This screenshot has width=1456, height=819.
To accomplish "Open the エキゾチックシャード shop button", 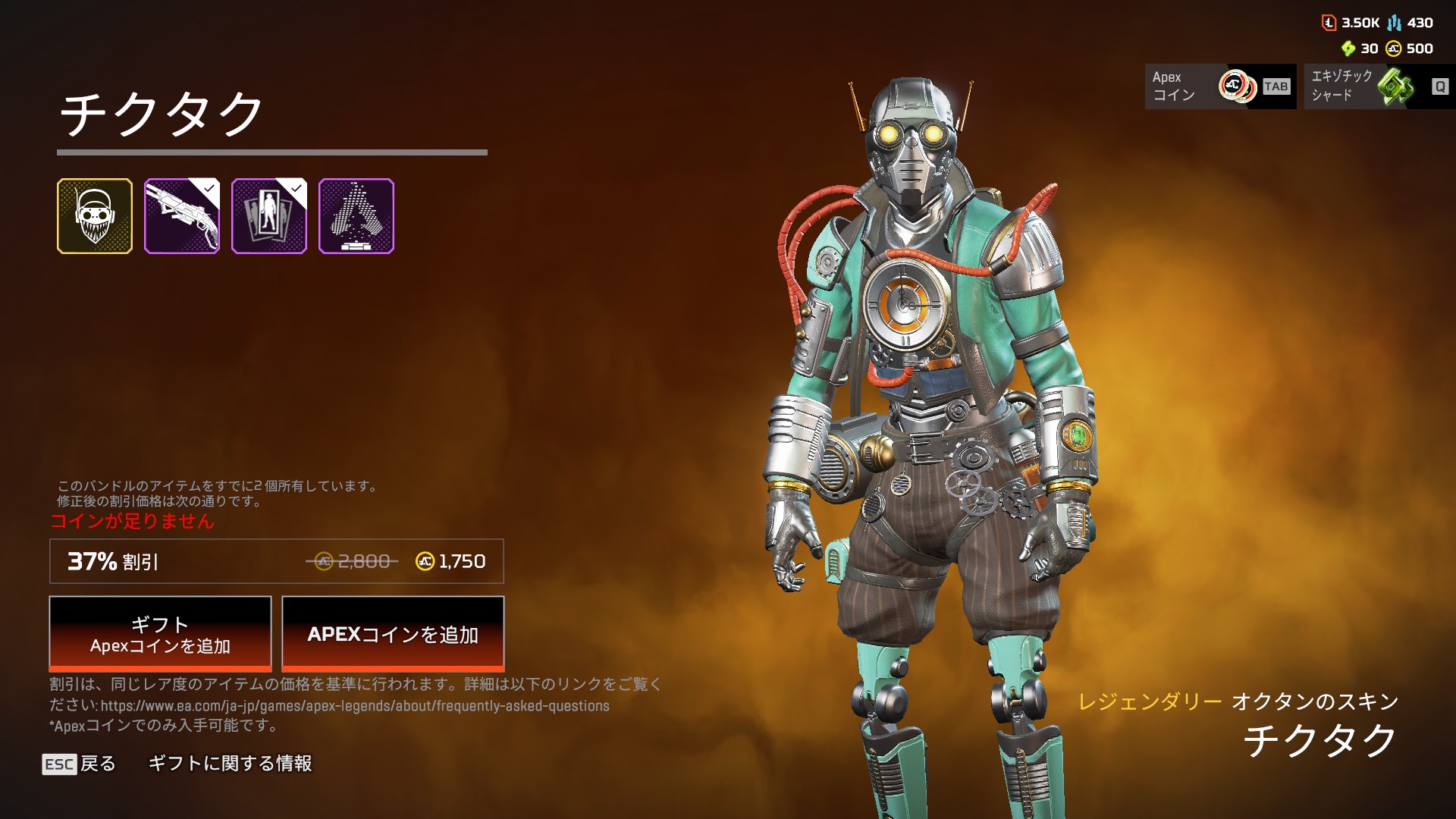I will point(1379,86).
